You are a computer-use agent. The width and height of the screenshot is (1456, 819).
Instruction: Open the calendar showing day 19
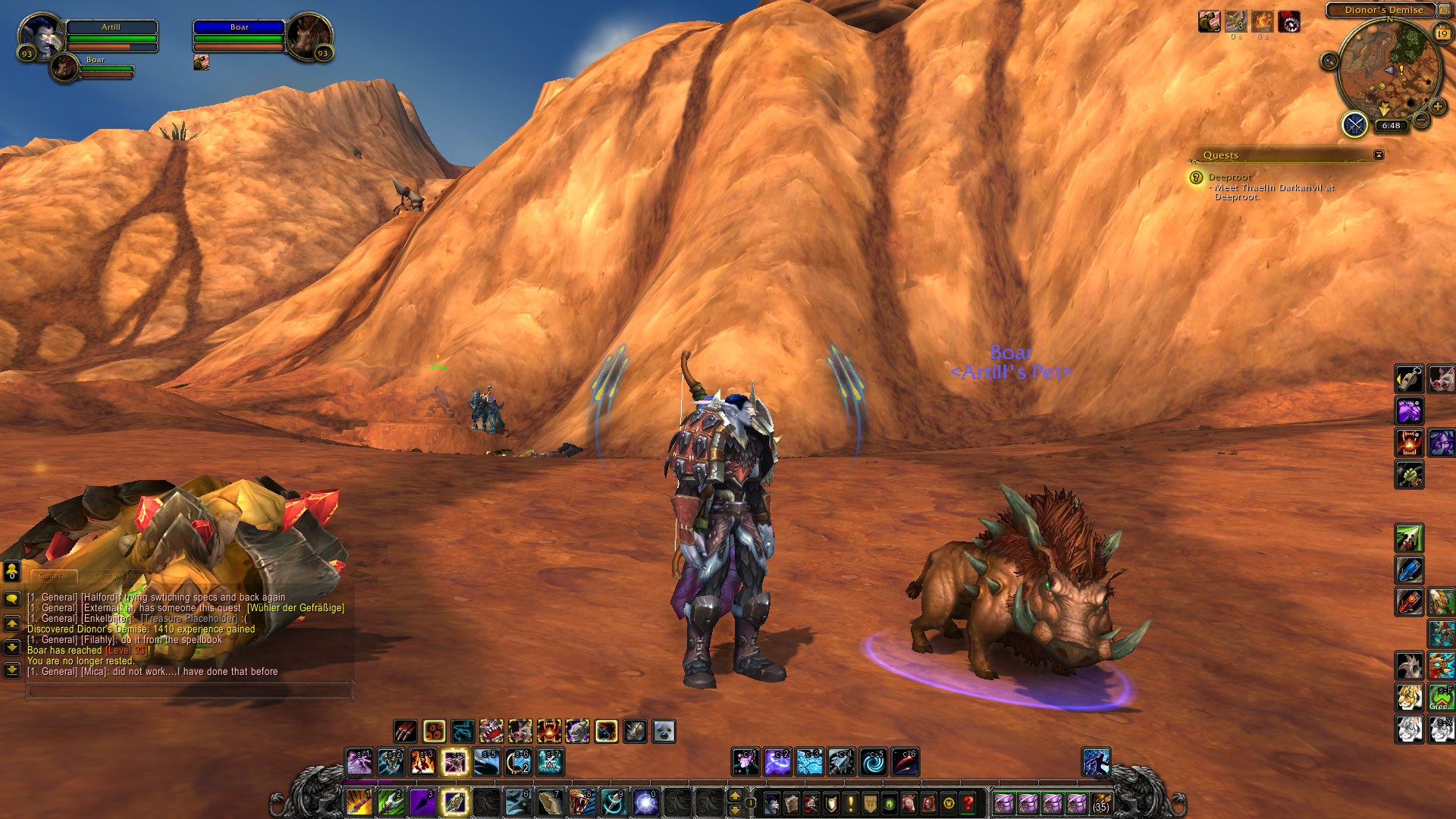pyautogui.click(x=1442, y=33)
